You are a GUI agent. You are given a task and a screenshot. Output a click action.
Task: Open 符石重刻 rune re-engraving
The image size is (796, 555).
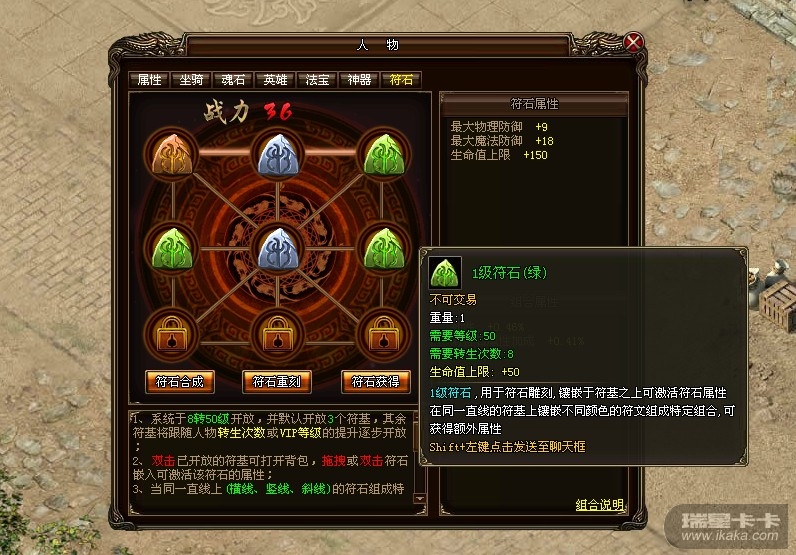click(x=277, y=381)
